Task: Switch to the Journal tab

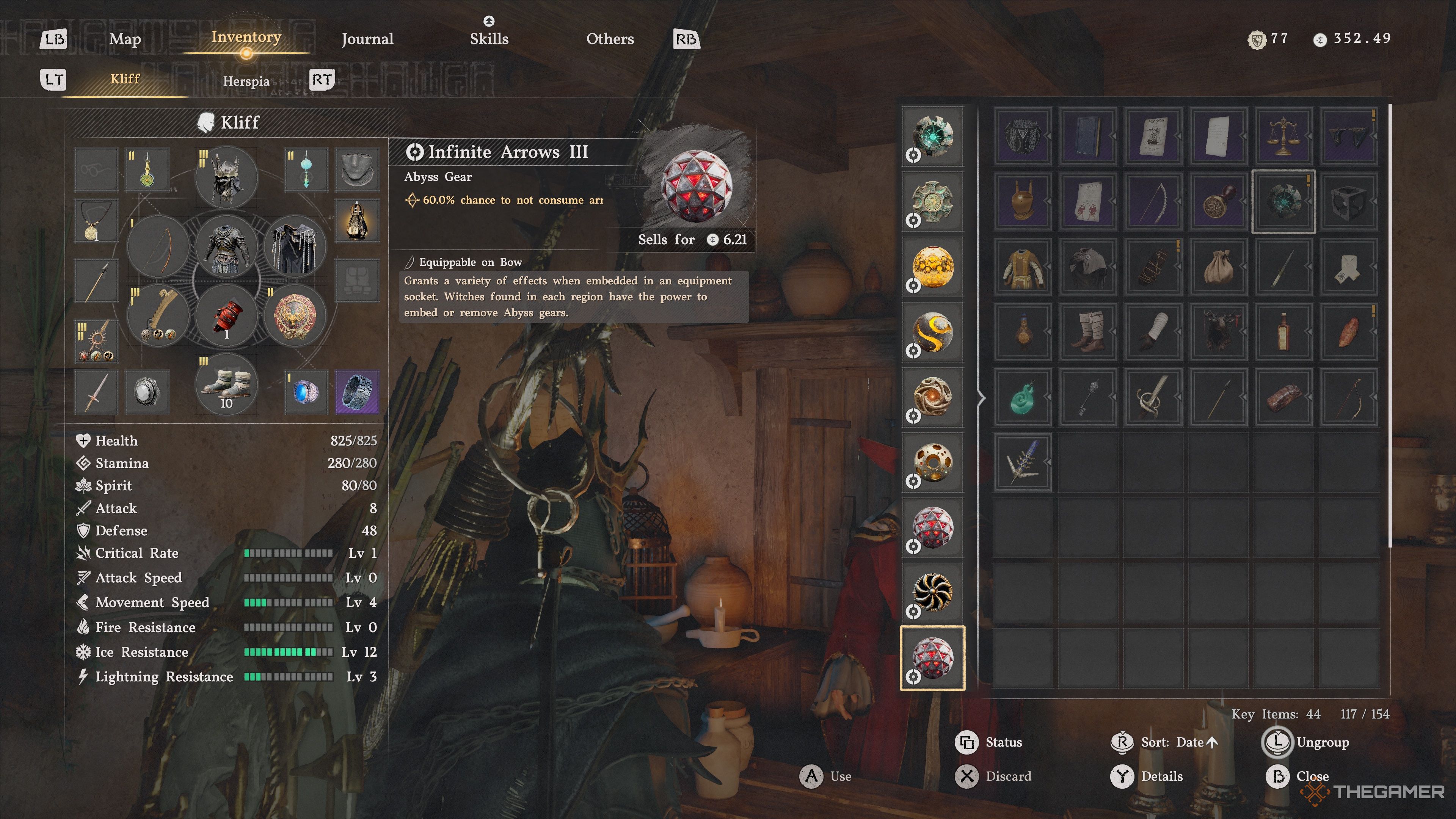Action: pyautogui.click(x=367, y=39)
